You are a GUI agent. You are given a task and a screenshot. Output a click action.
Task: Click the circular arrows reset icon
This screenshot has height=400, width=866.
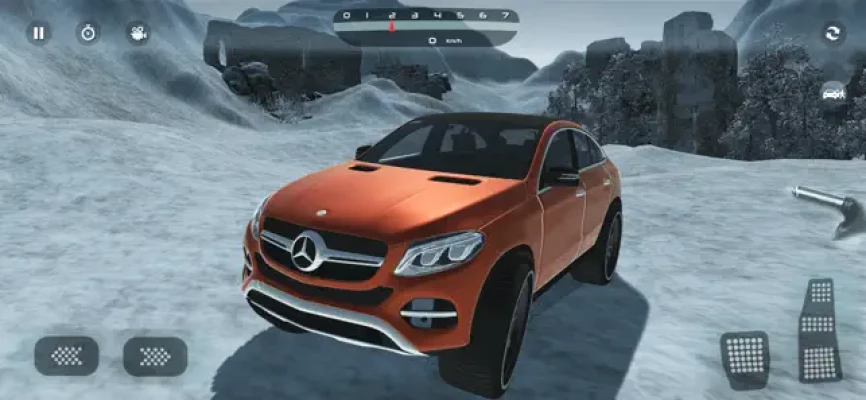tap(831, 33)
